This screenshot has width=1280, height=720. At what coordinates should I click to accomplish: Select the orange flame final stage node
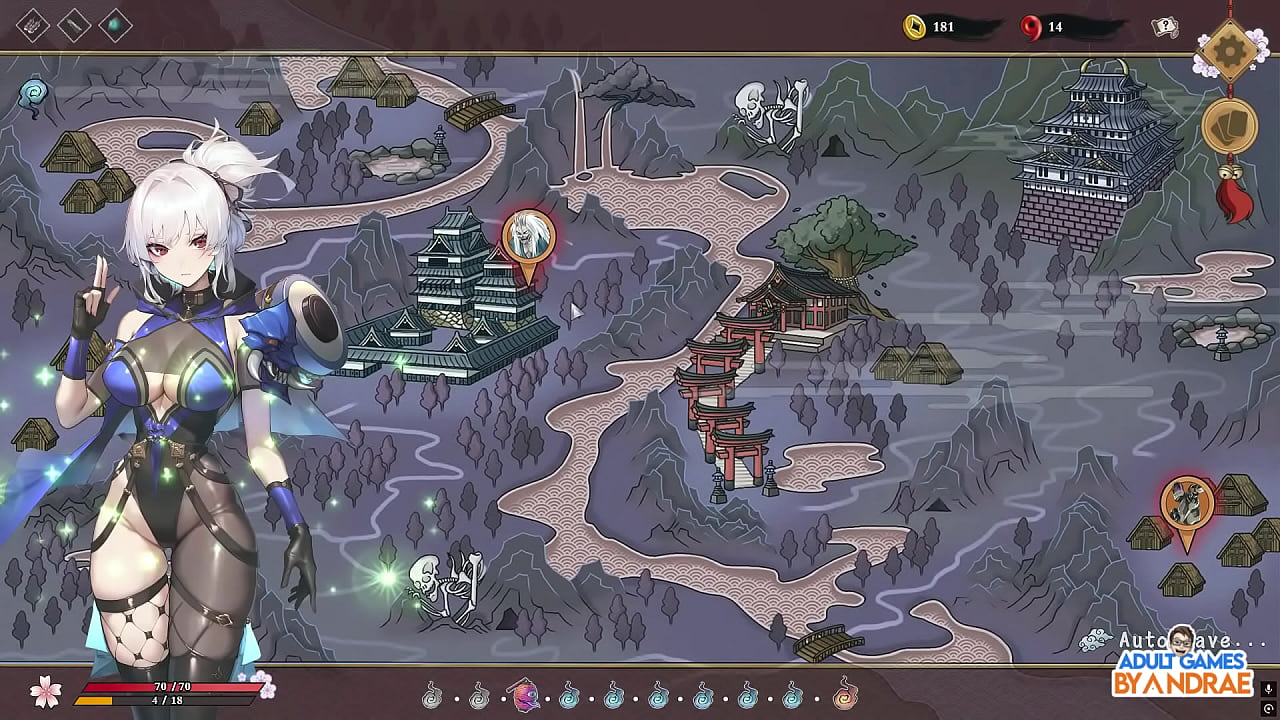coord(846,694)
